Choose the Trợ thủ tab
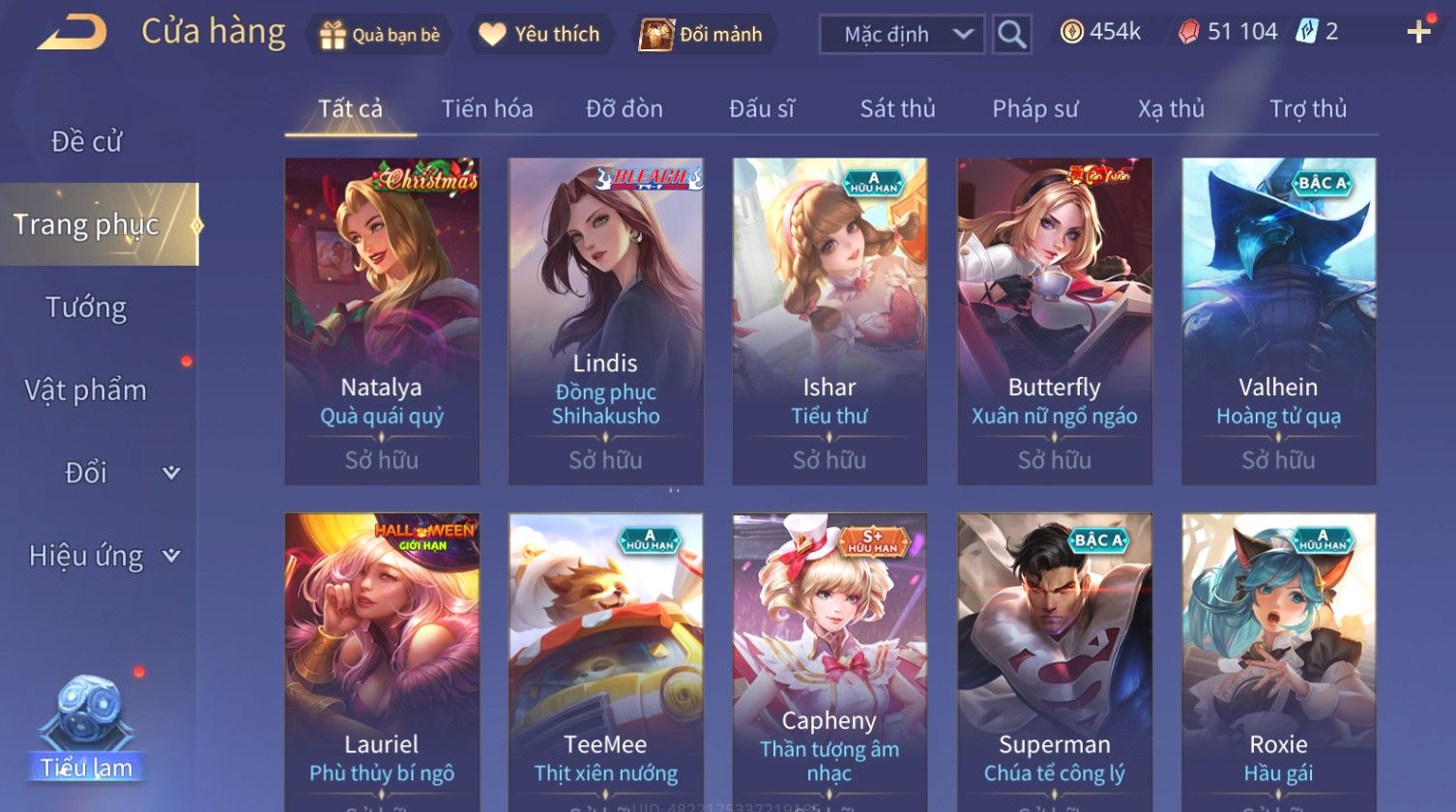This screenshot has width=1456, height=812. coord(1308,109)
